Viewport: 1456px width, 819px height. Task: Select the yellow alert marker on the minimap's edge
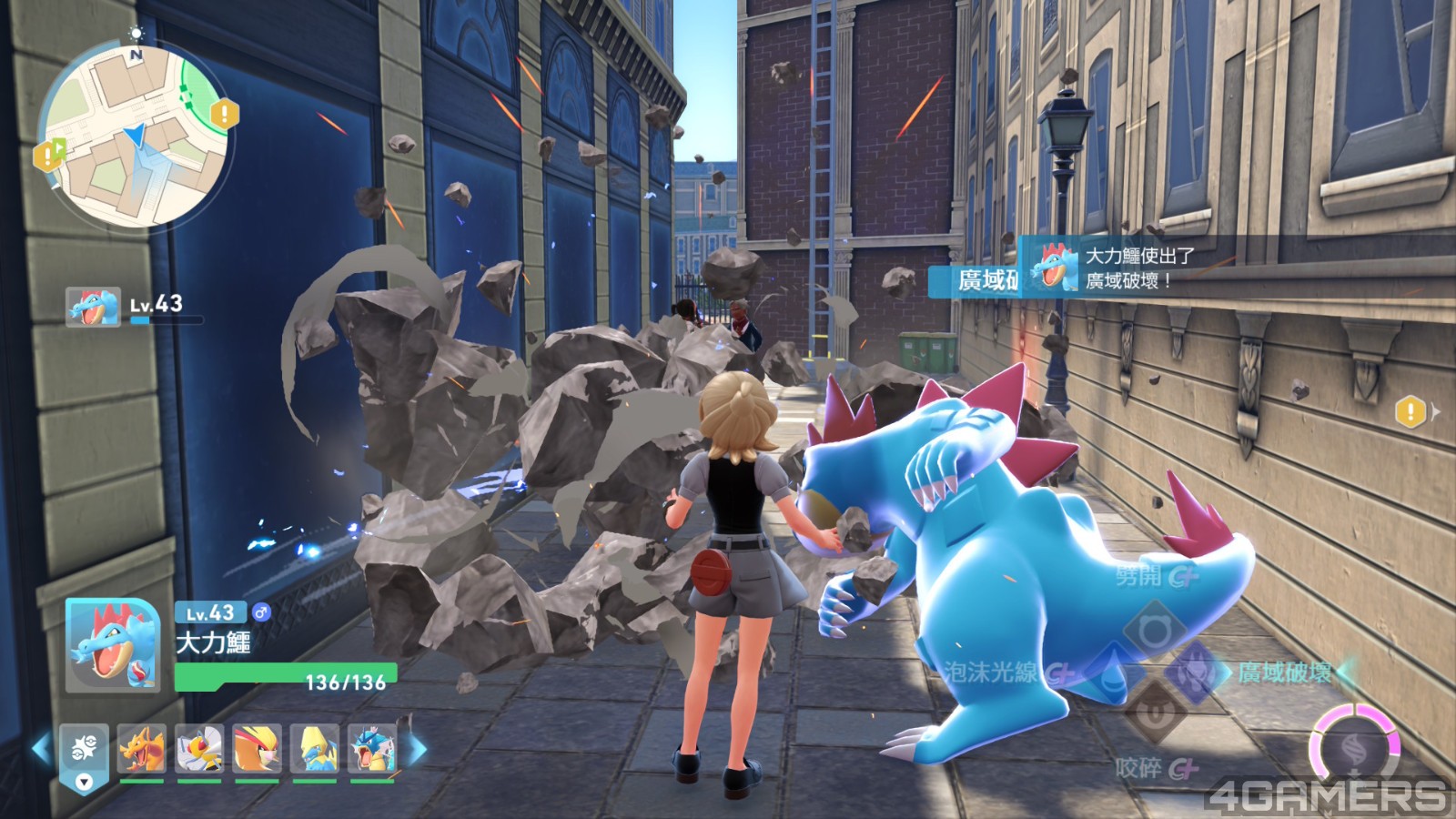(224, 114)
